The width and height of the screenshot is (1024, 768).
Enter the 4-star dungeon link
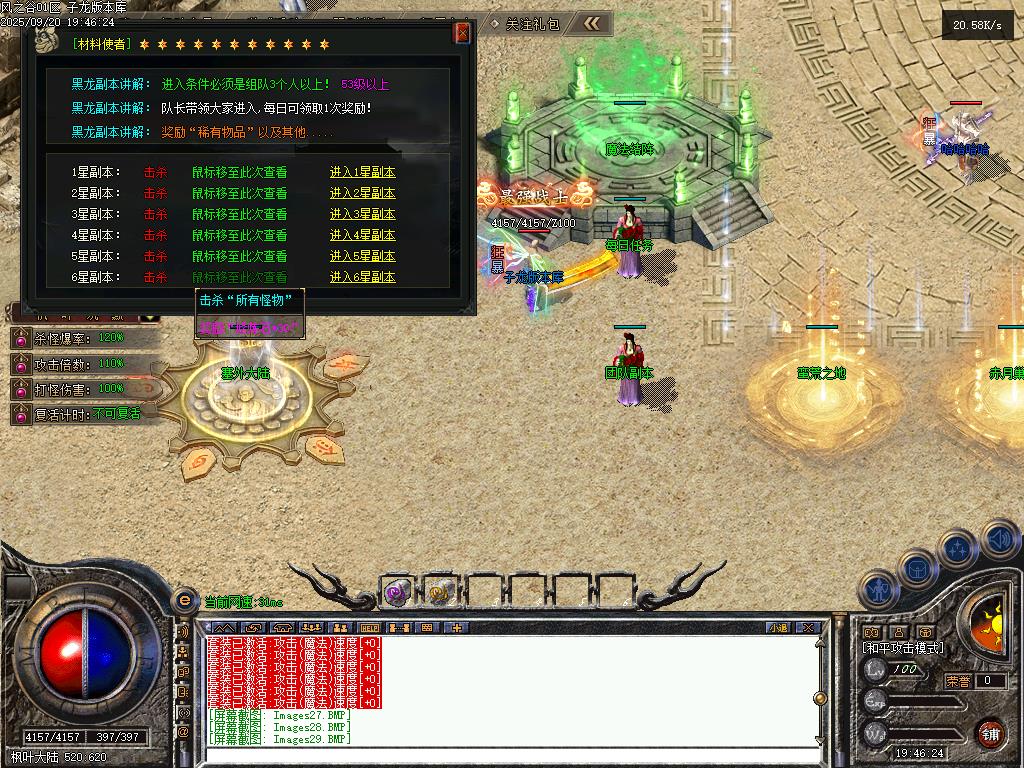[362, 235]
